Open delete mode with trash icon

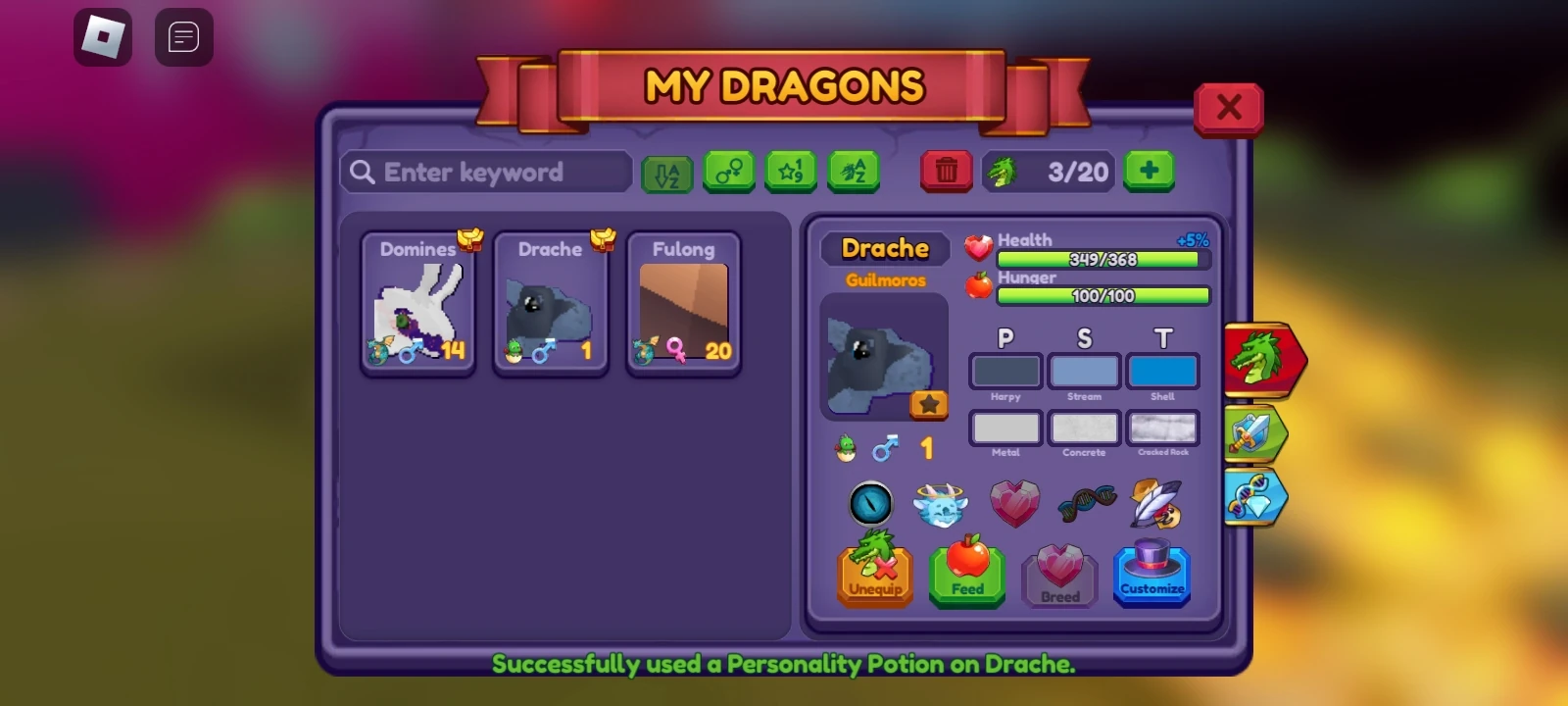[946, 171]
